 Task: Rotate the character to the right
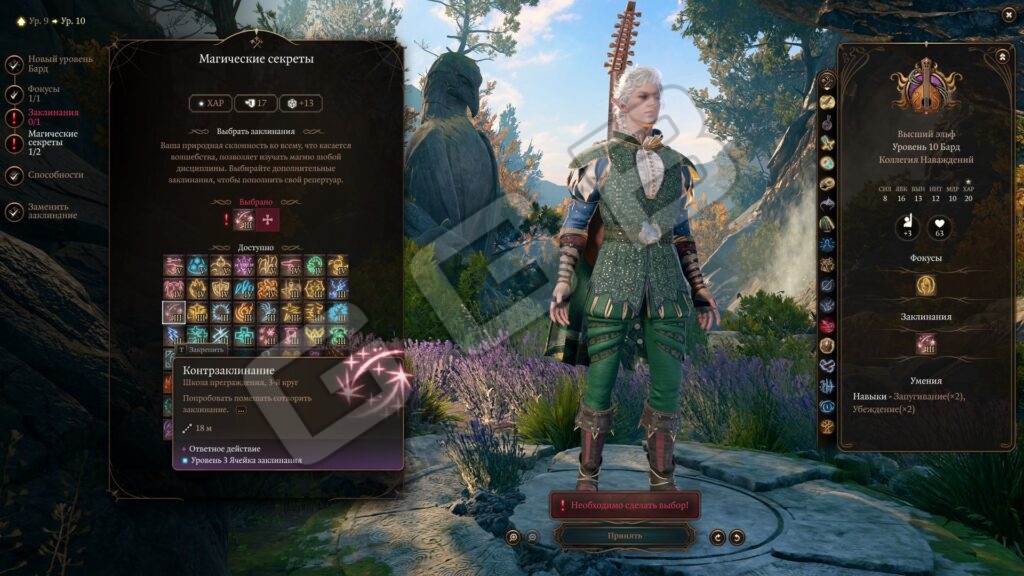737,537
